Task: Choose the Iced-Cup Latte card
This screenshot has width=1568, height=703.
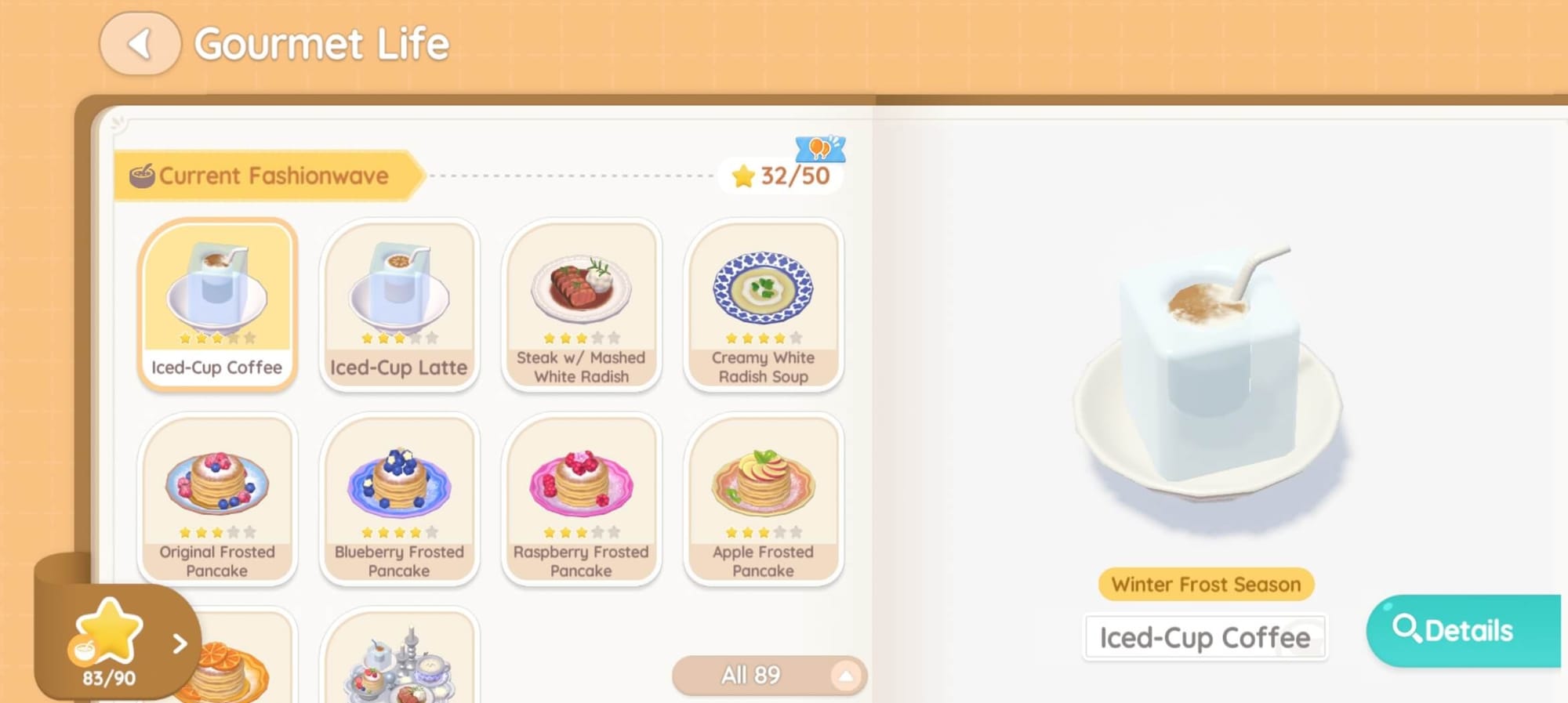Action: pyautogui.click(x=399, y=304)
